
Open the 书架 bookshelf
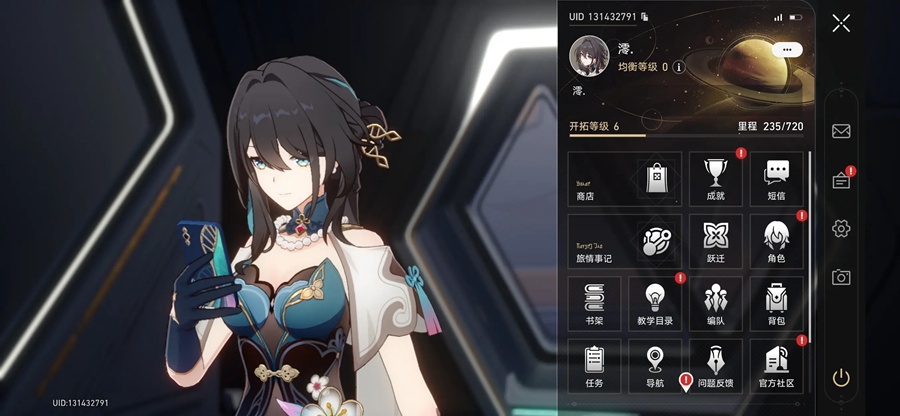594,304
